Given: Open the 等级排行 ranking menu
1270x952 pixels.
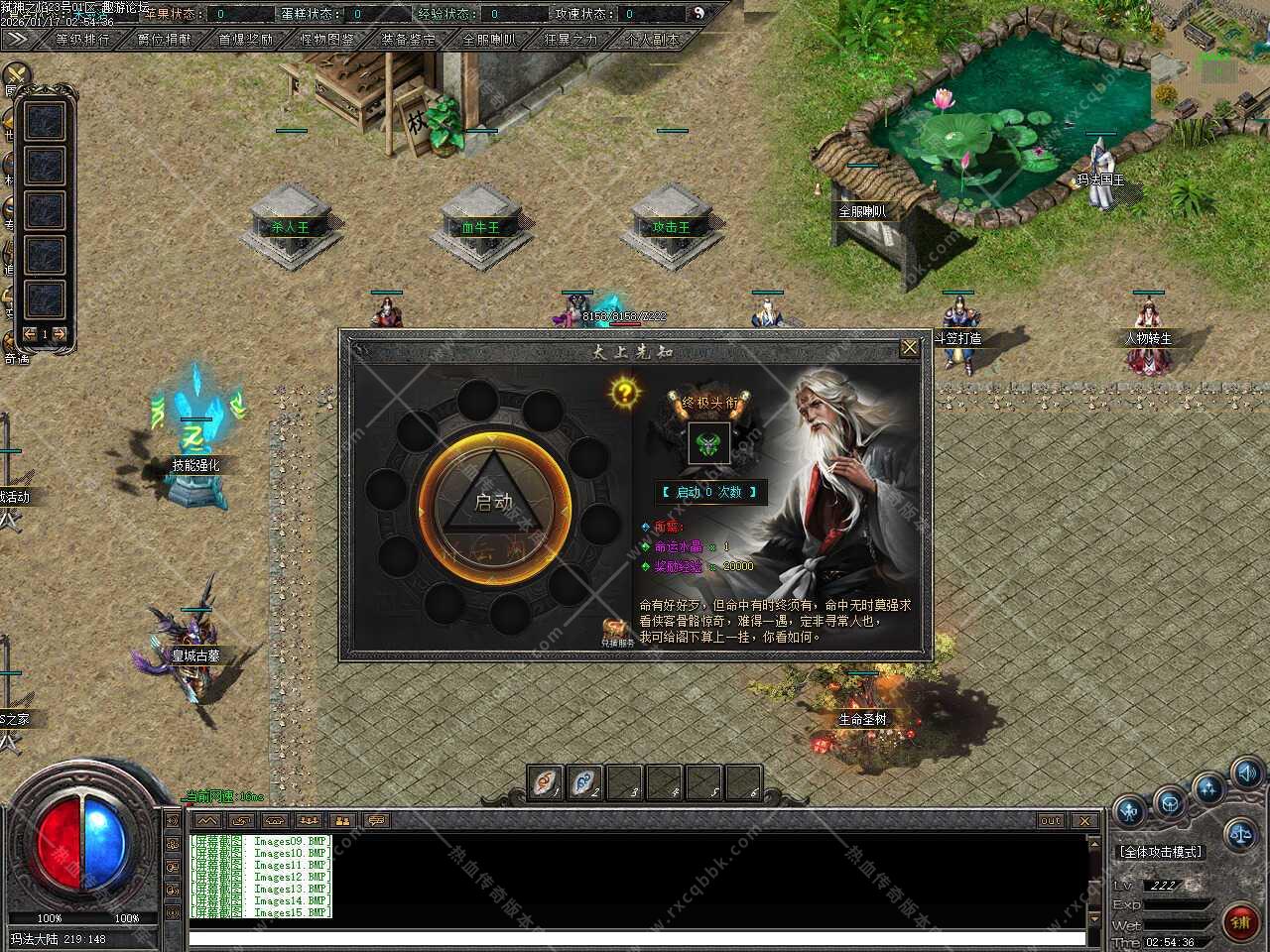Looking at the screenshot, I should [x=82, y=40].
